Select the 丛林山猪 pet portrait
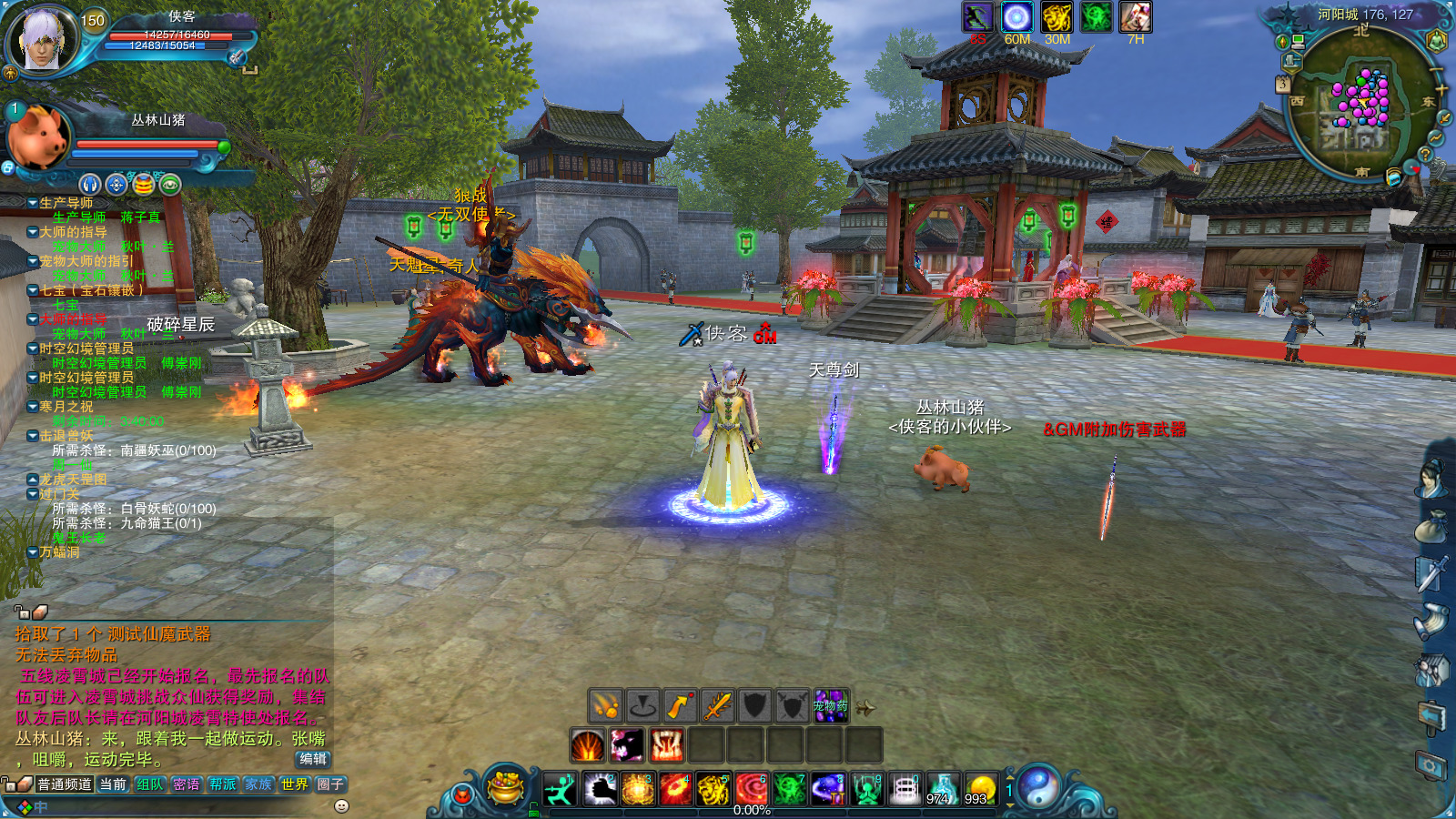Image resolution: width=1456 pixels, height=819 pixels. point(38,136)
